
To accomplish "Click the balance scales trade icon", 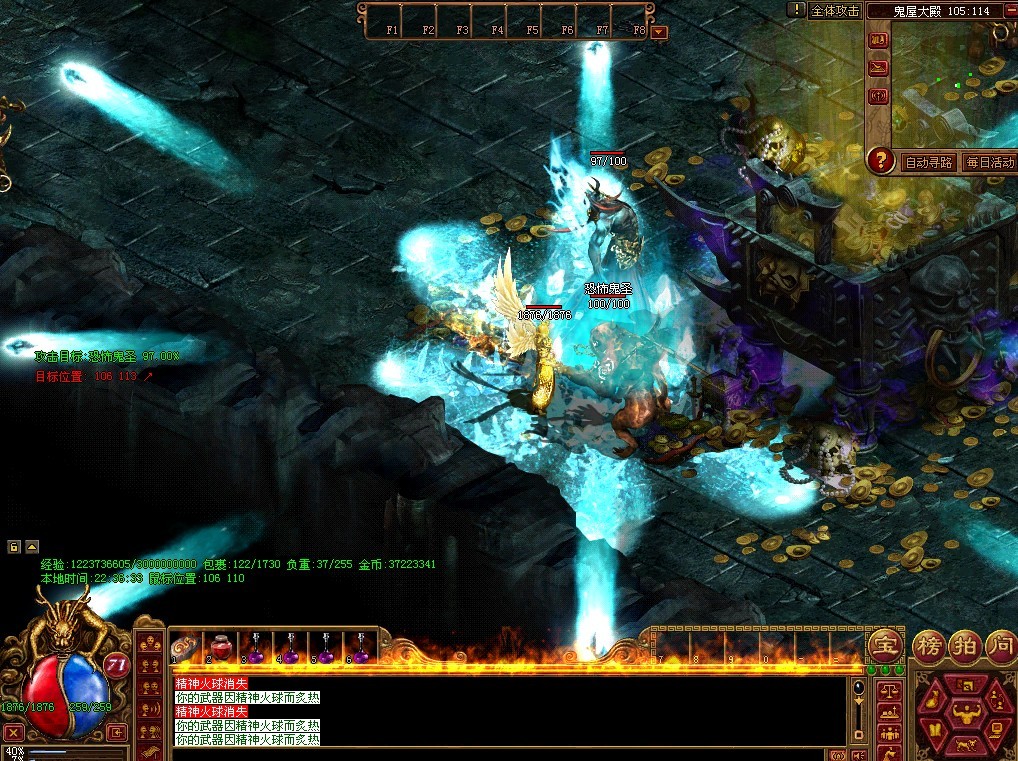I will 887,690.
